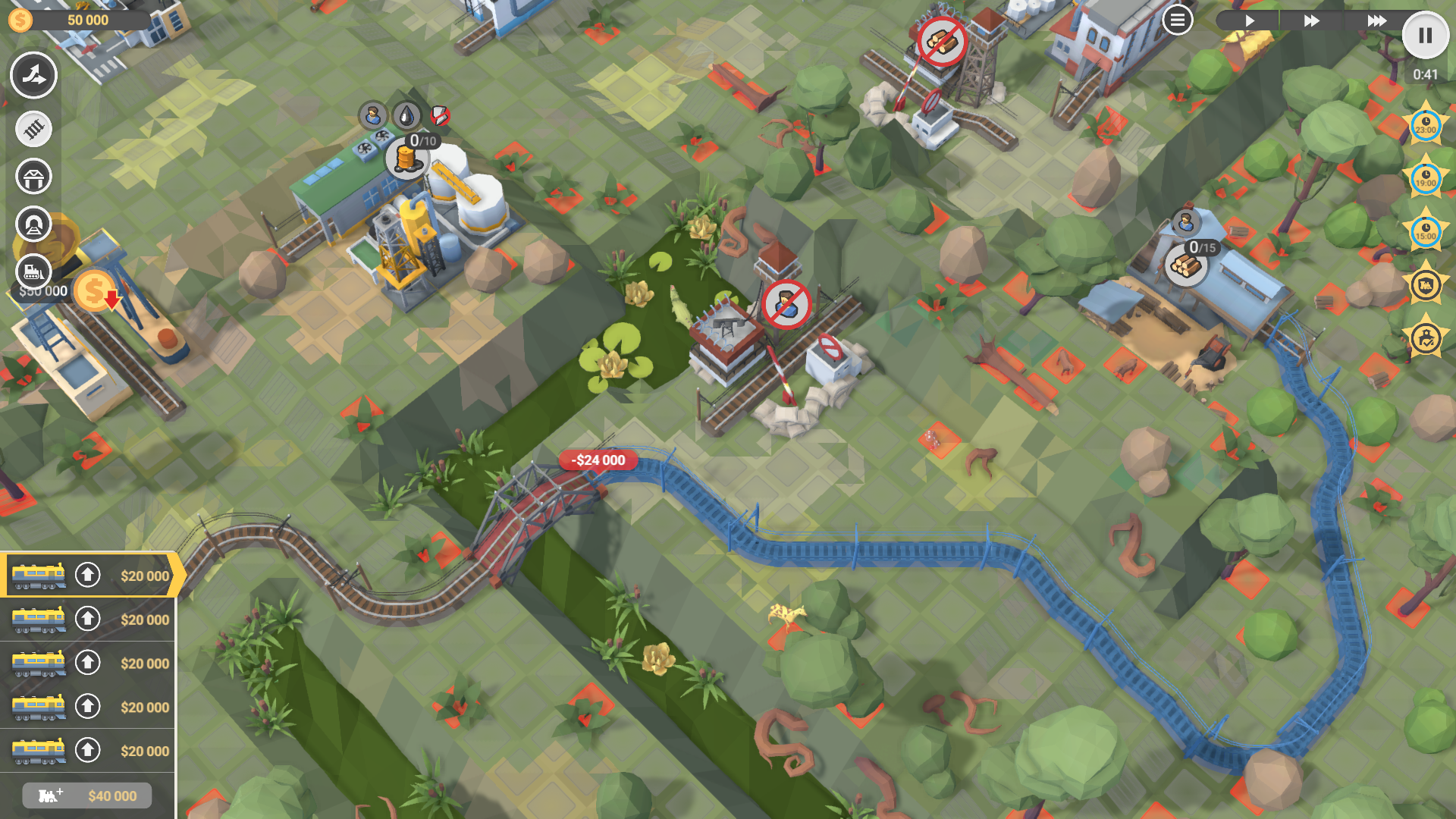Screen dimensions: 1456x819
Task: Click the orange coin with red arrow
Action: 96,291
